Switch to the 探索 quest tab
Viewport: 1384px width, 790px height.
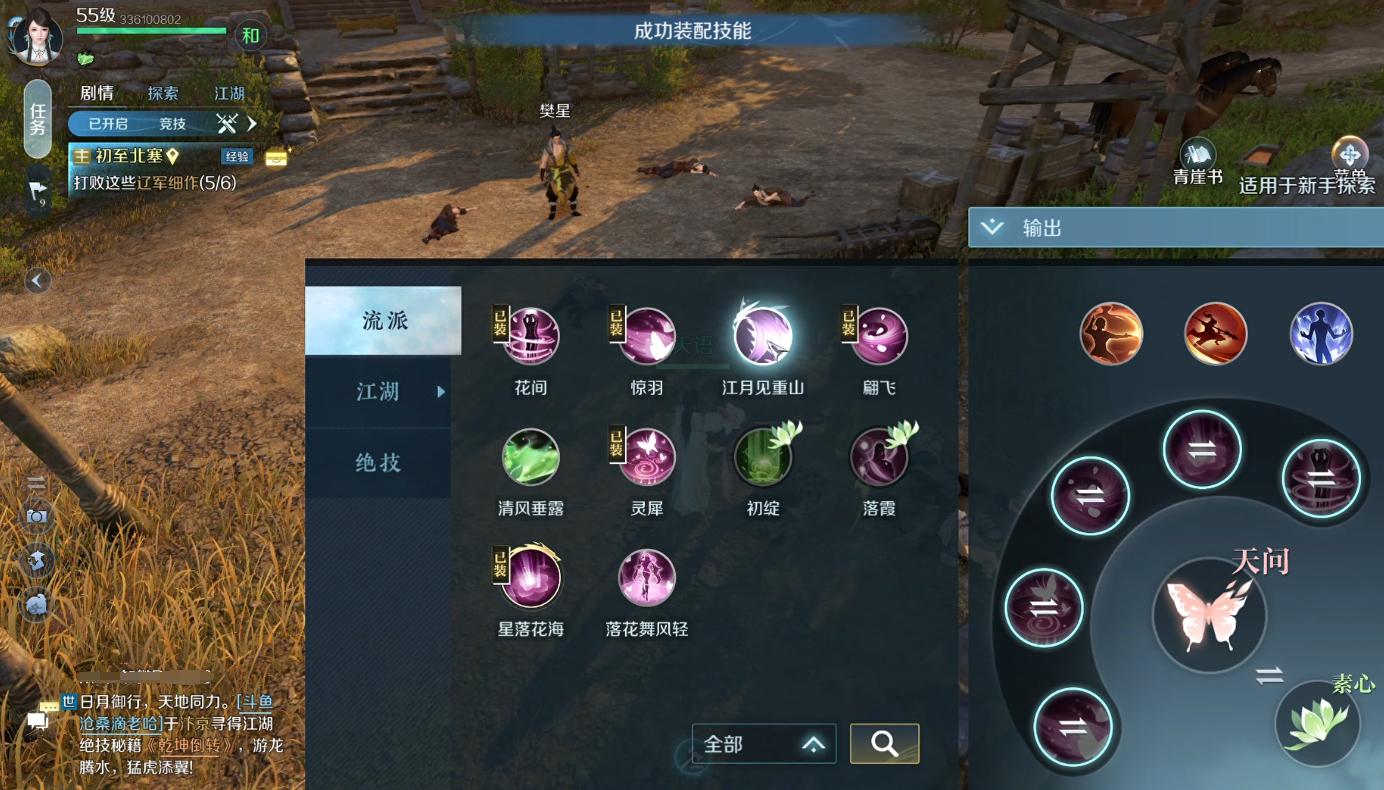pyautogui.click(x=163, y=93)
